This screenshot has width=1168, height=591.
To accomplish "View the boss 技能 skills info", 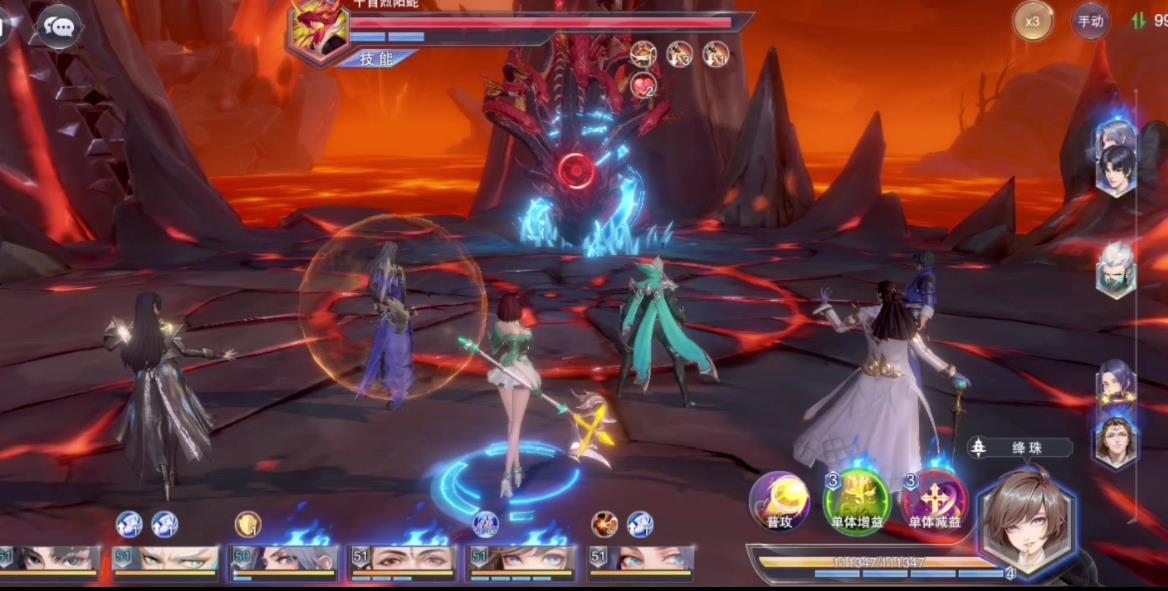I will pos(375,59).
